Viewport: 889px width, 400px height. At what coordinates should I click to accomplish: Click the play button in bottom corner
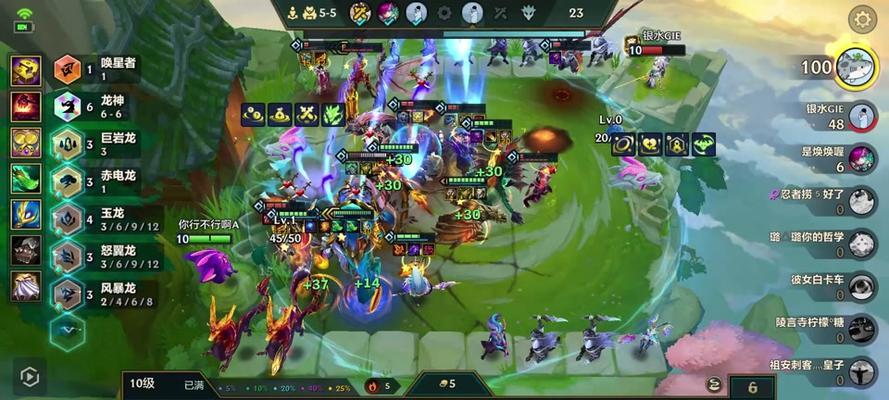coord(28,377)
